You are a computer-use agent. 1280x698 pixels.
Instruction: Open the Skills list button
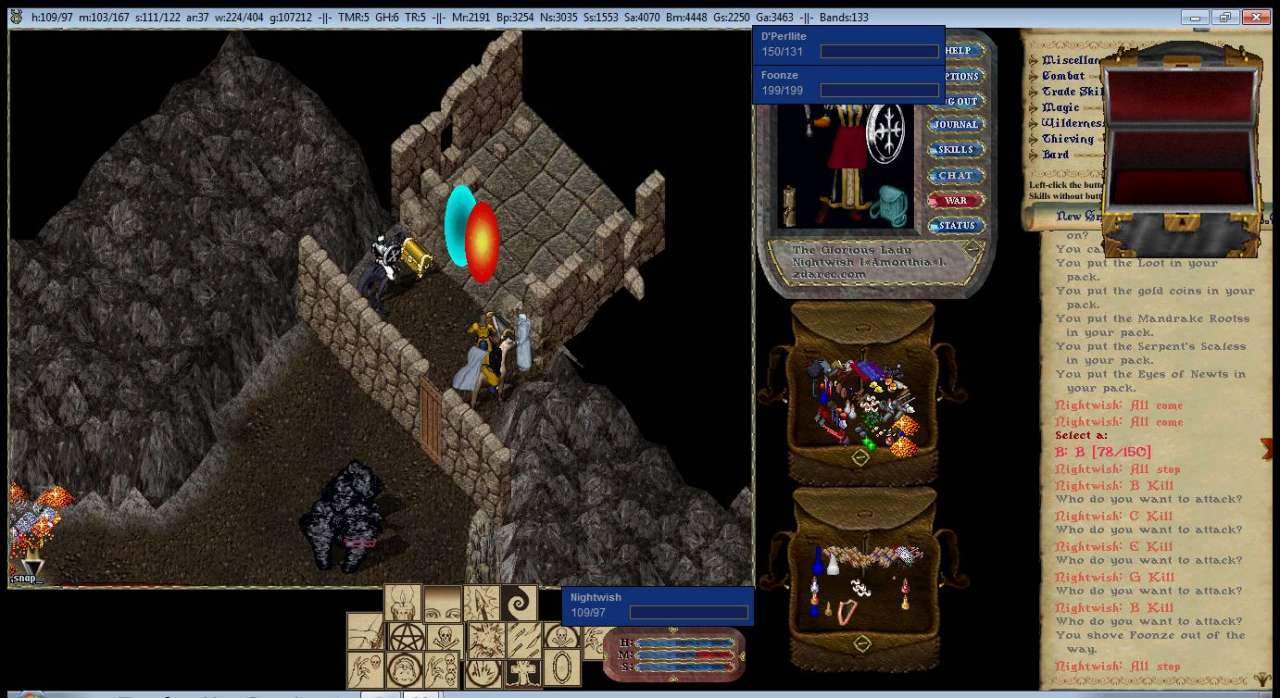point(955,150)
